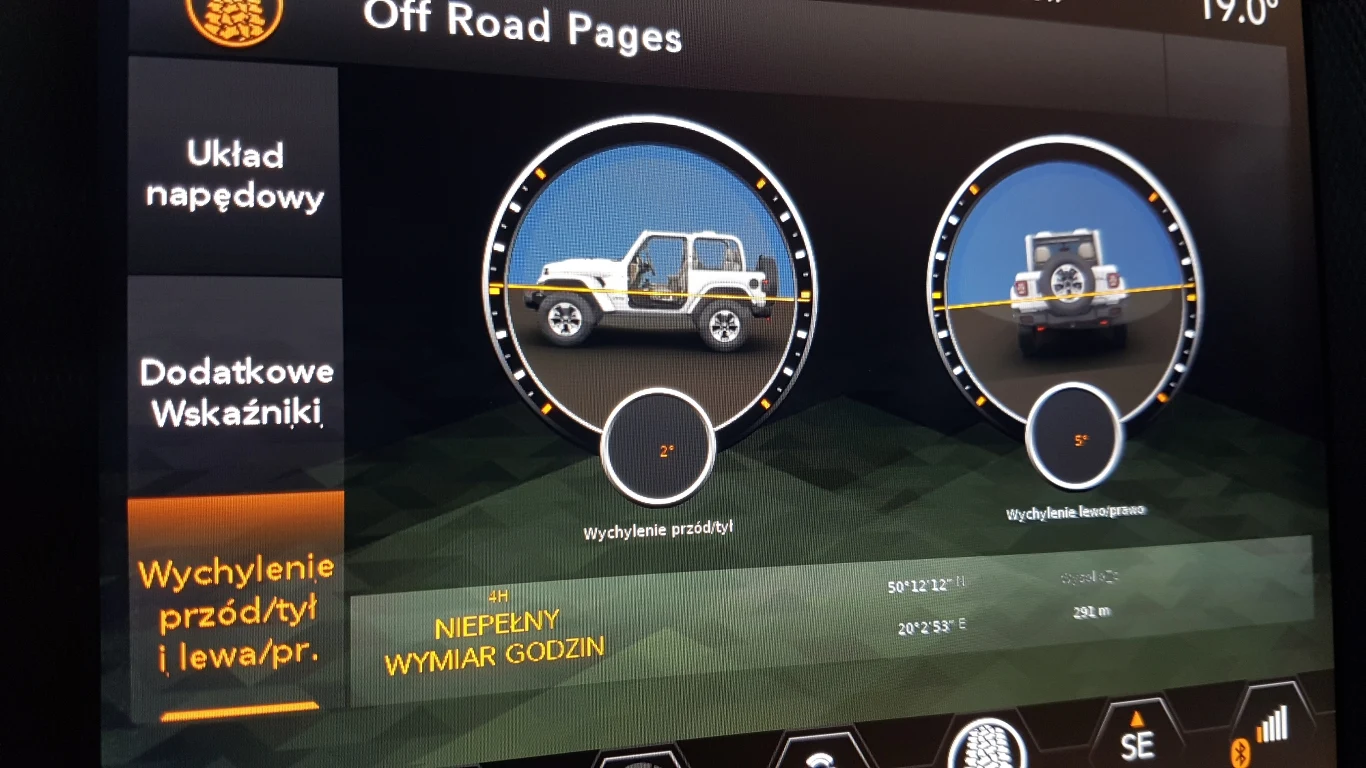The width and height of the screenshot is (1366, 768).
Task: Open the altitude reading showing 291 m
Action: [x=1093, y=612]
